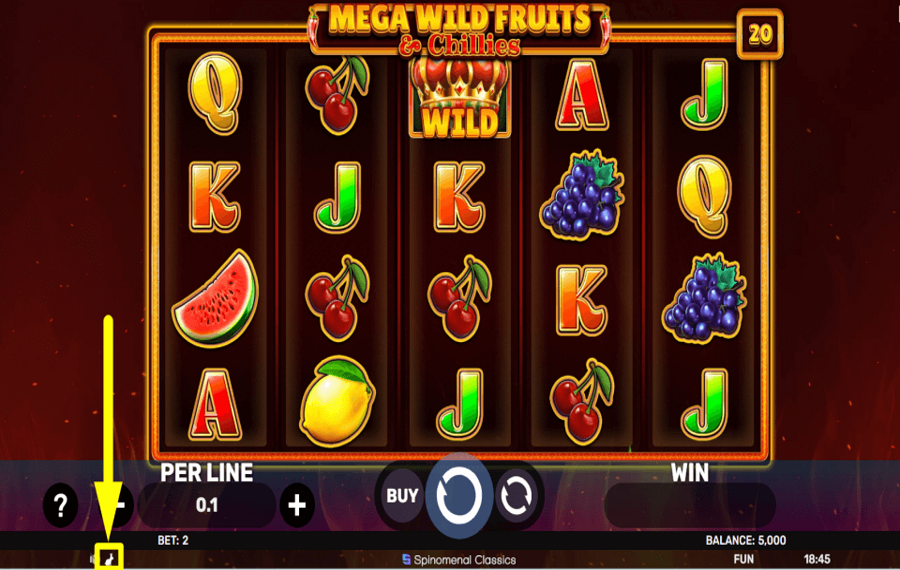Click the 20 paylines badge
900x570 pixels.
(x=760, y=34)
